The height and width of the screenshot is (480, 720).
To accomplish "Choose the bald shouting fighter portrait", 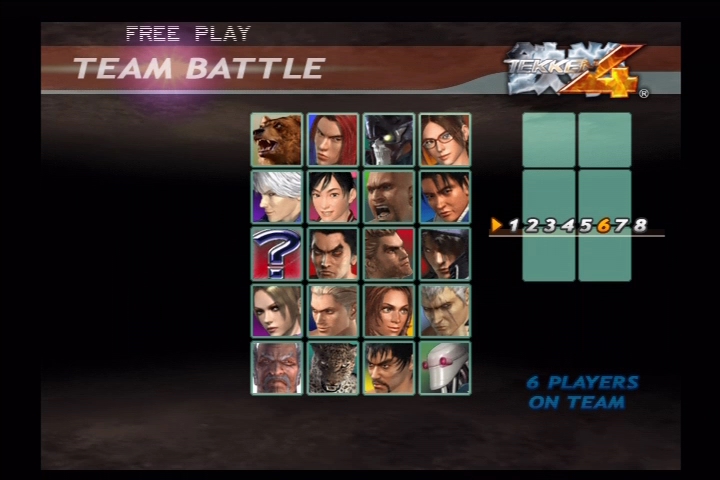I will tap(388, 197).
